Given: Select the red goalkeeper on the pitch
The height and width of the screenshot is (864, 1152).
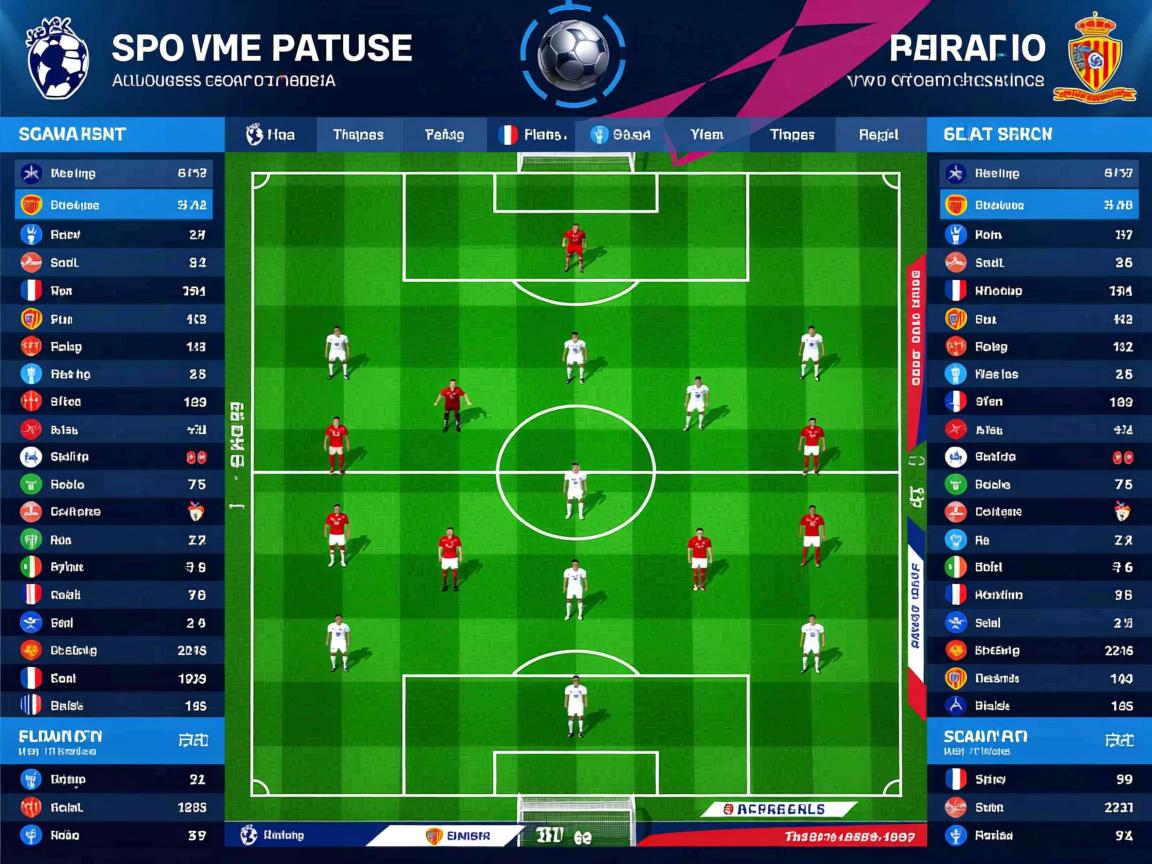Looking at the screenshot, I should pyautogui.click(x=573, y=248).
